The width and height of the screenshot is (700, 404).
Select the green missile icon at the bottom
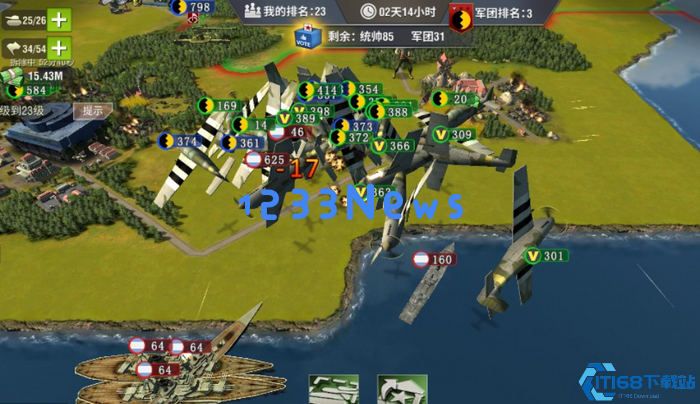tap(333, 389)
